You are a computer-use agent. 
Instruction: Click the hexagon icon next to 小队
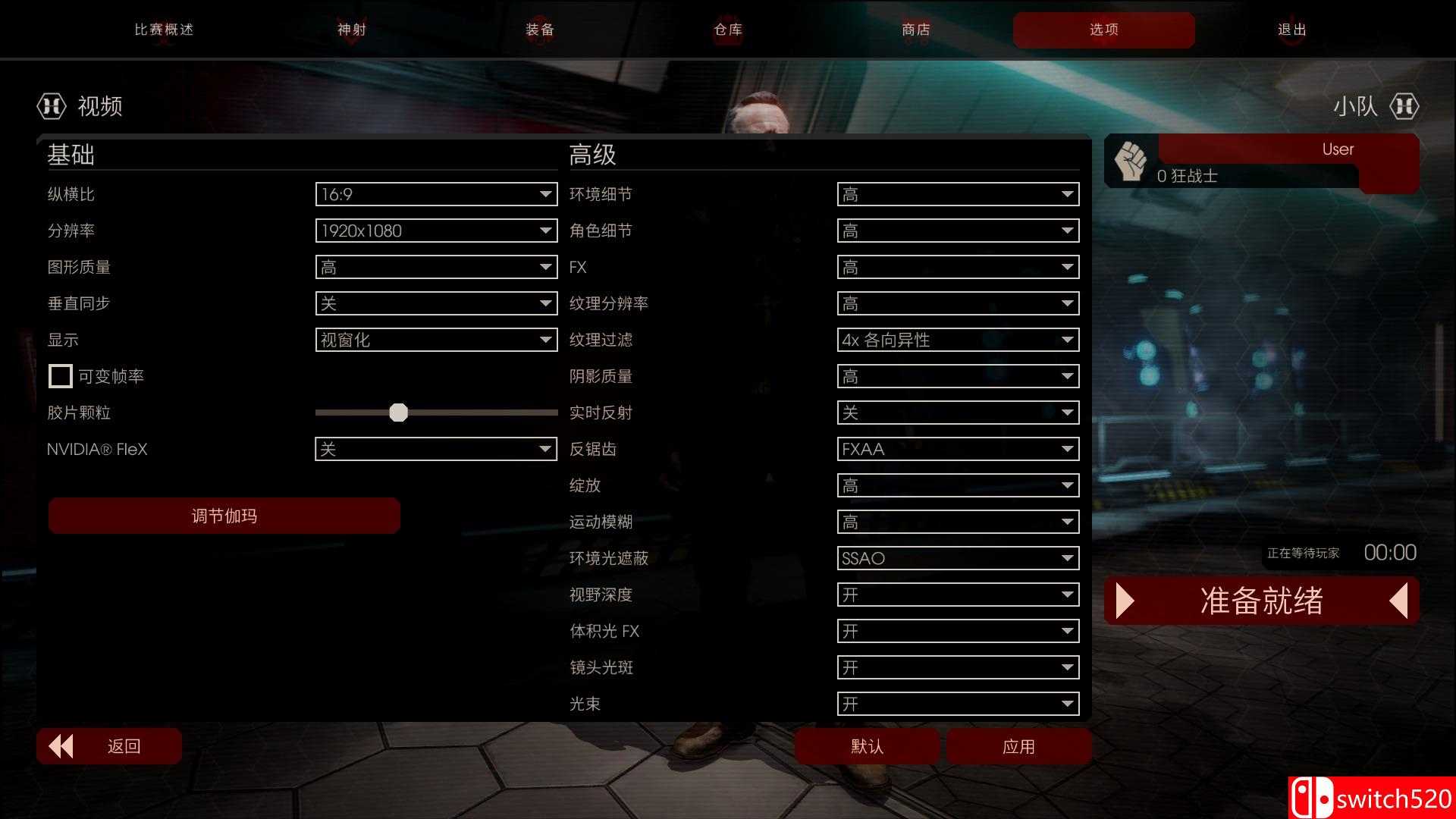click(1404, 106)
